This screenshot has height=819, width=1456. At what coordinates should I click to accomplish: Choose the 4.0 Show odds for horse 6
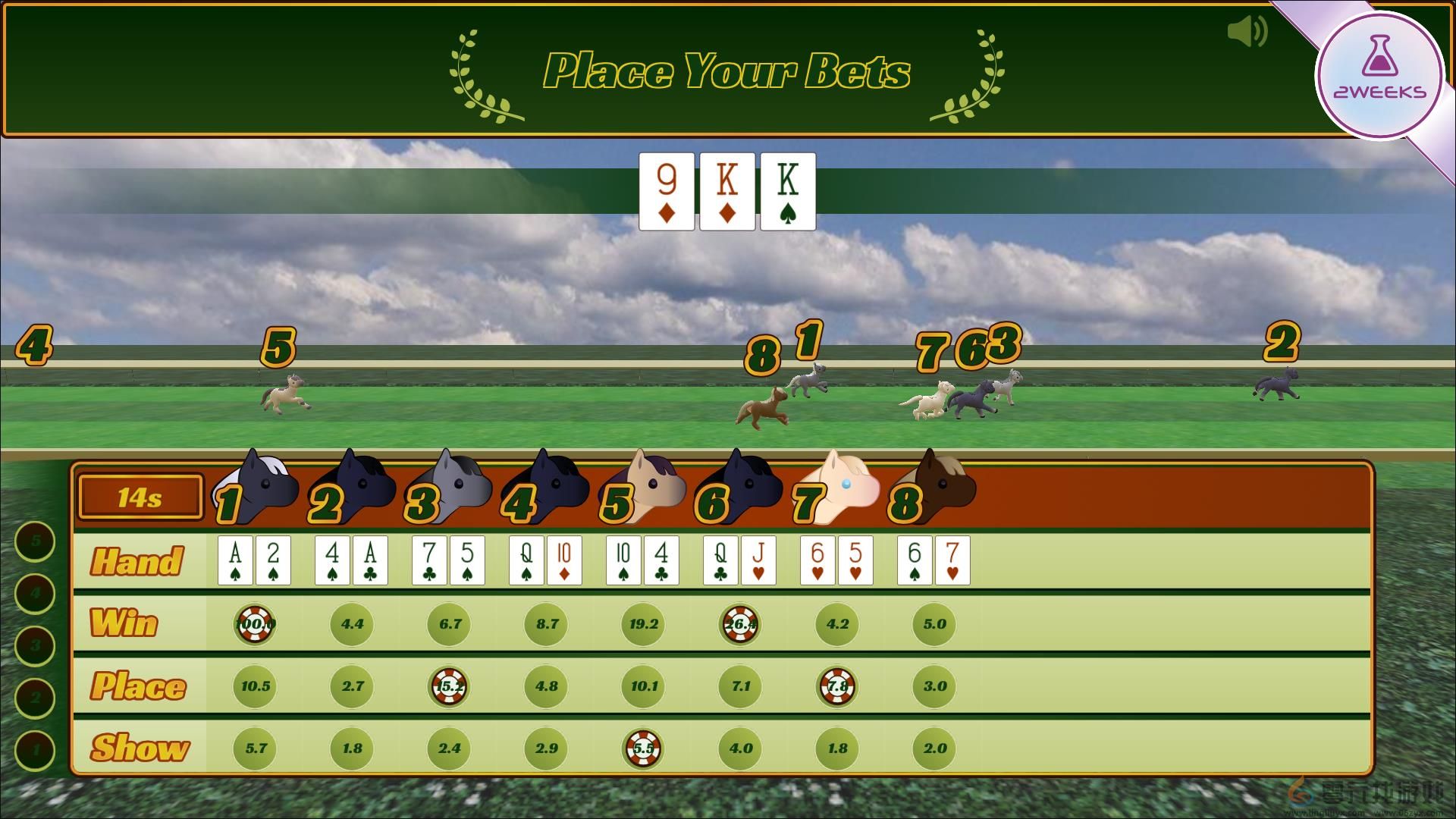click(x=740, y=748)
